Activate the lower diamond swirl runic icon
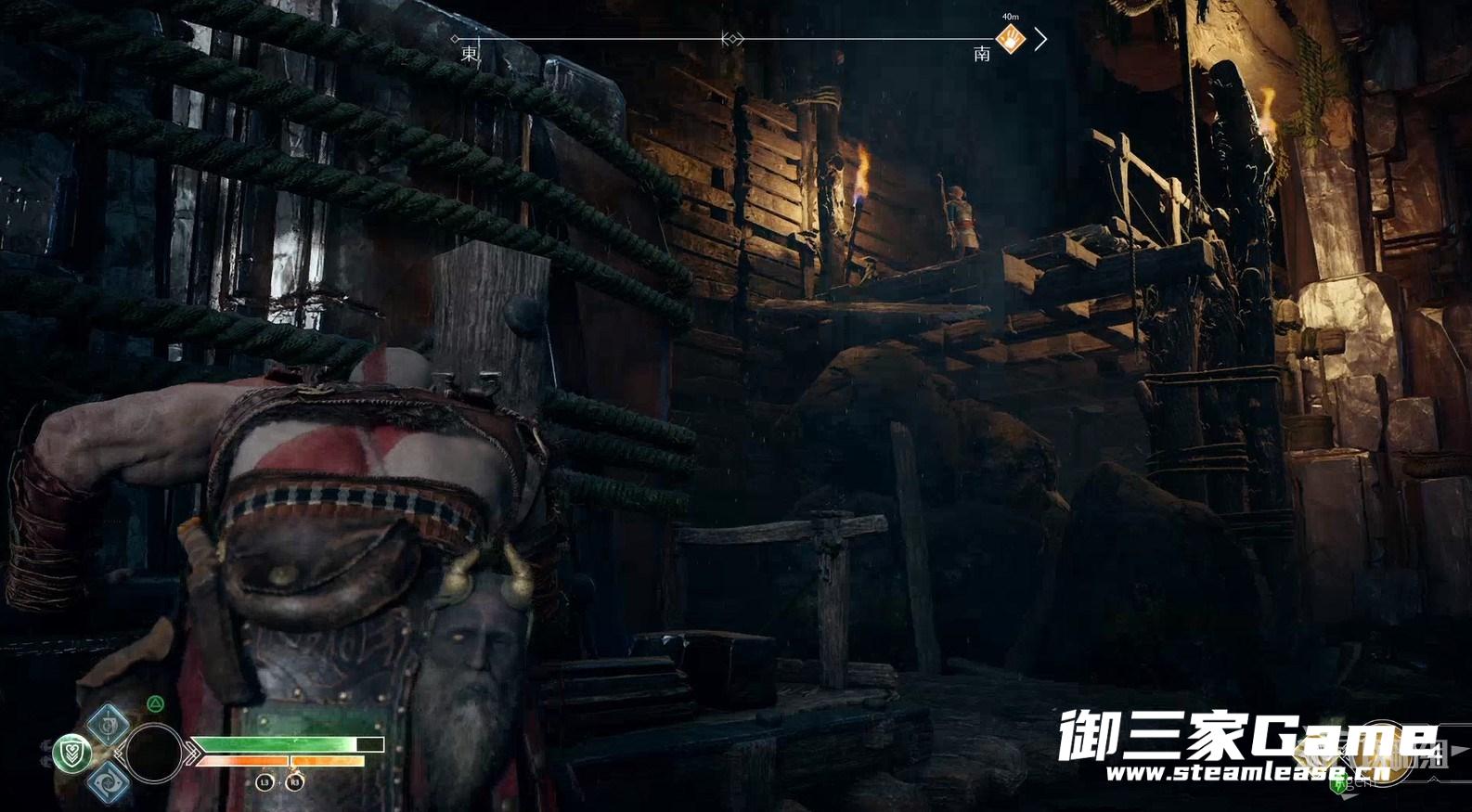The image size is (1472, 812). coord(108,782)
